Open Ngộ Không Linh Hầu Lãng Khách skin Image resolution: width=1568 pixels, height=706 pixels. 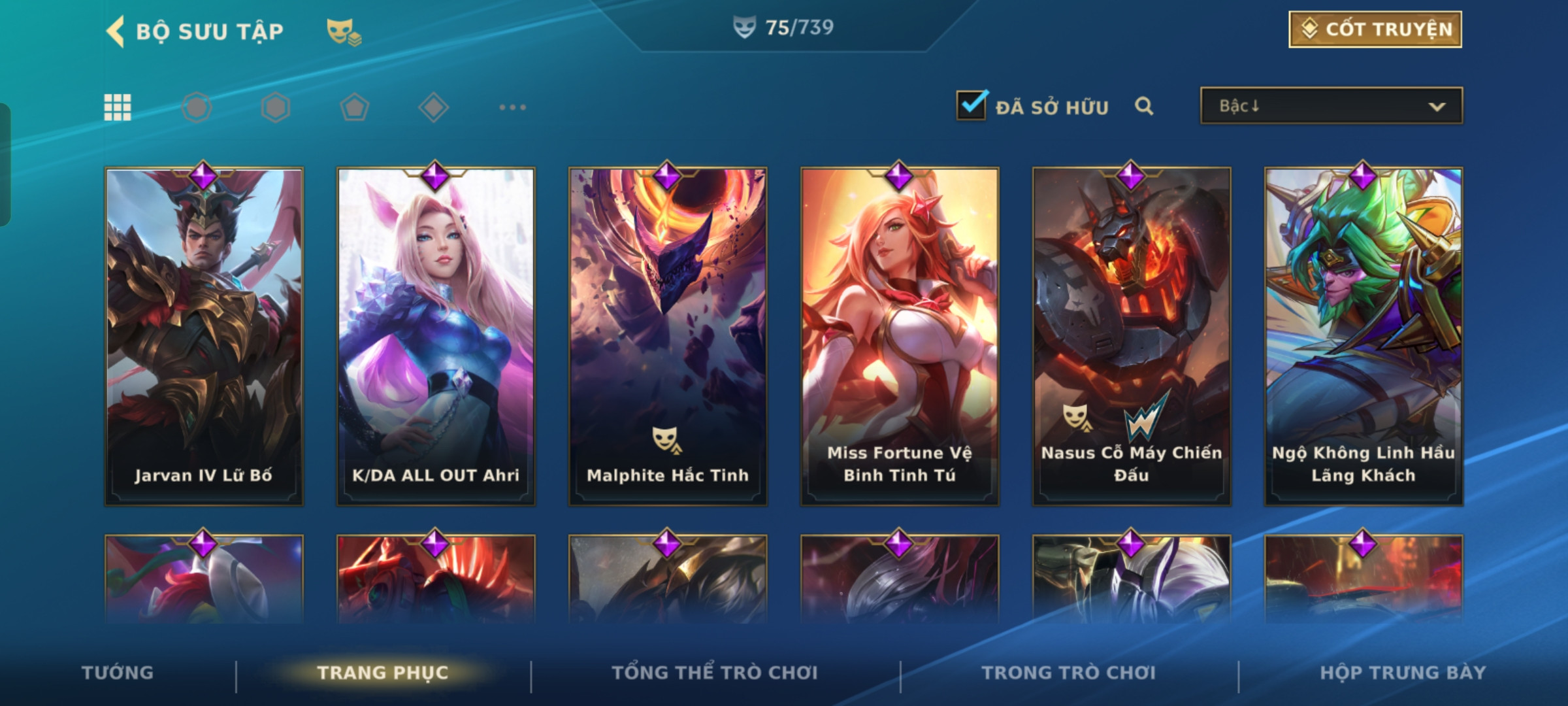click(x=1364, y=337)
